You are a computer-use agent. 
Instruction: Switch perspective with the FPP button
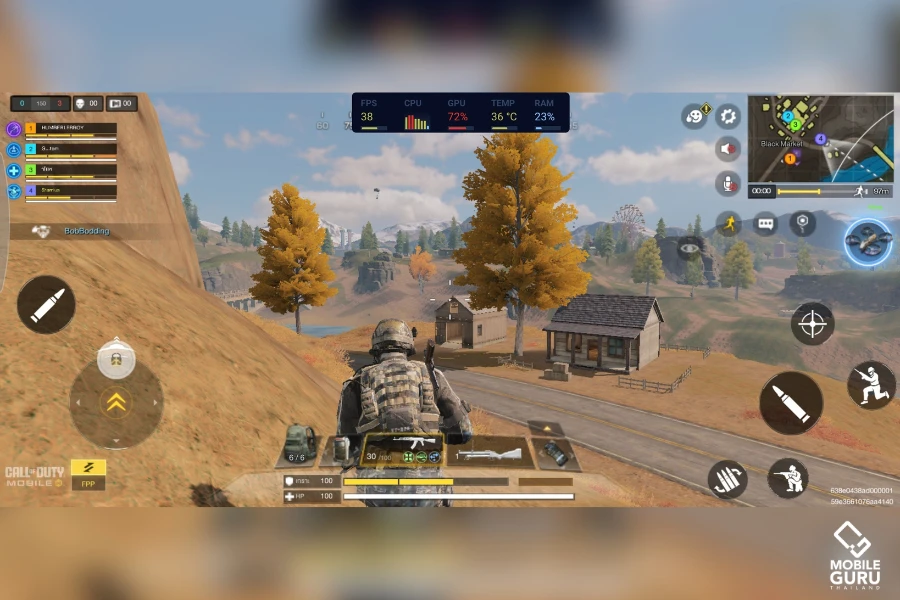pos(88,474)
